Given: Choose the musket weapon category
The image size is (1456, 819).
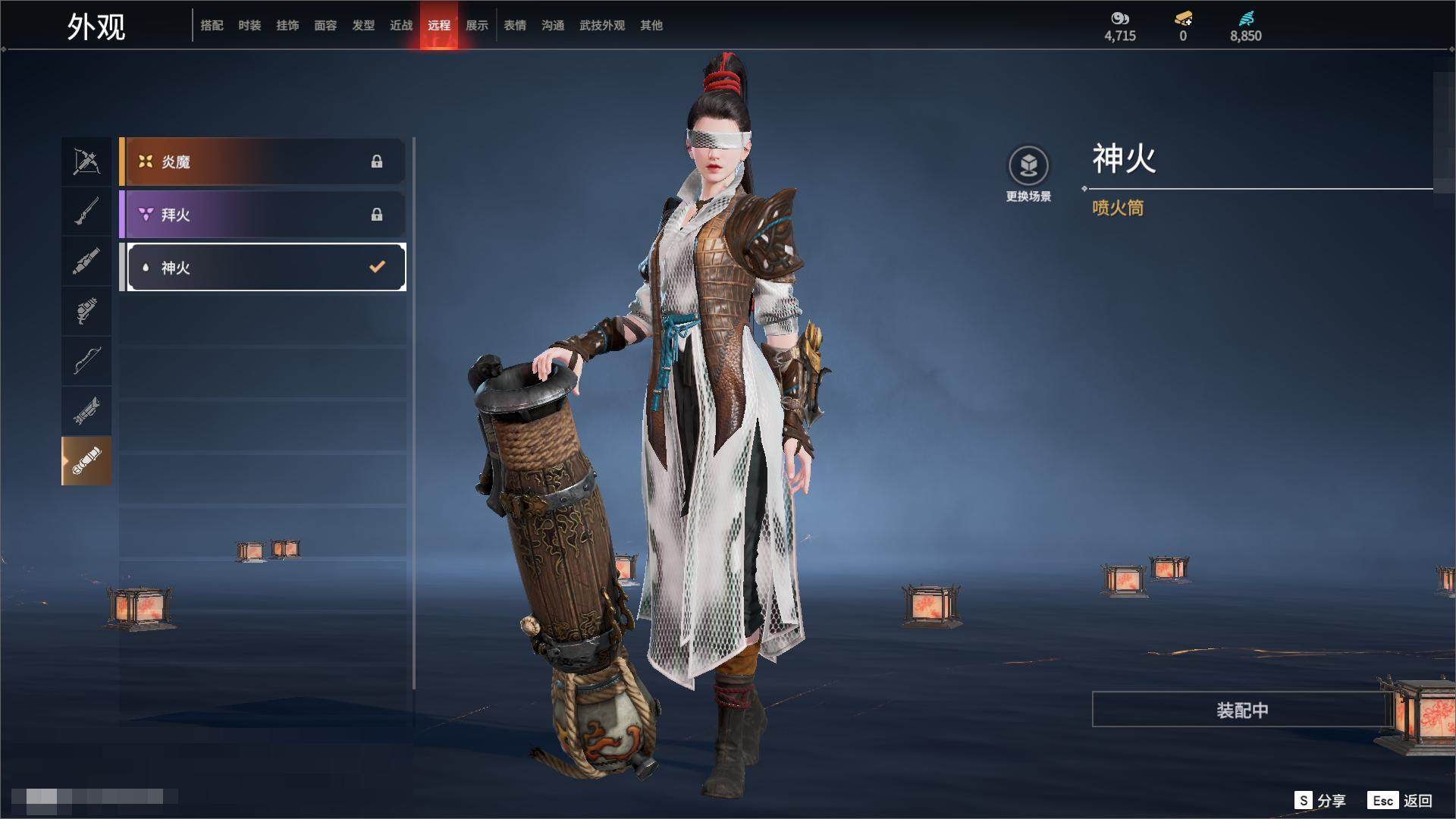Looking at the screenshot, I should (x=86, y=212).
